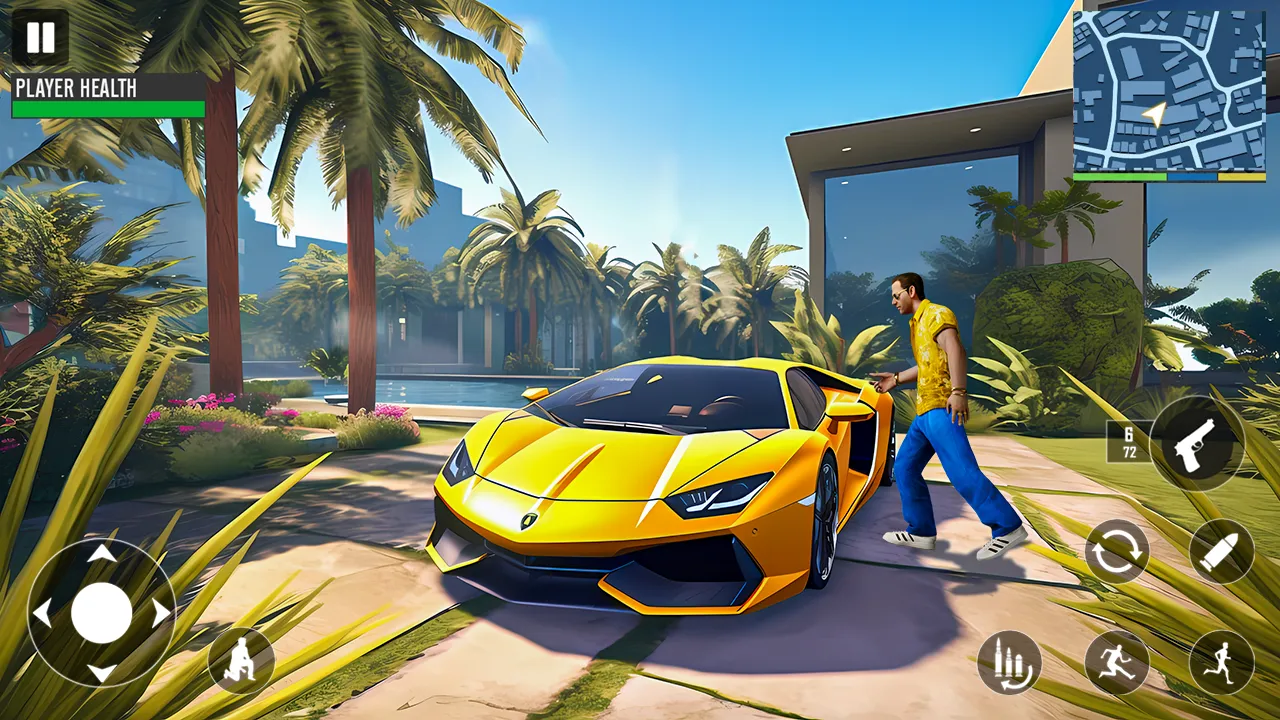The height and width of the screenshot is (720, 1280).
Task: Tap the circular arrows swap button
Action: coord(1117,551)
